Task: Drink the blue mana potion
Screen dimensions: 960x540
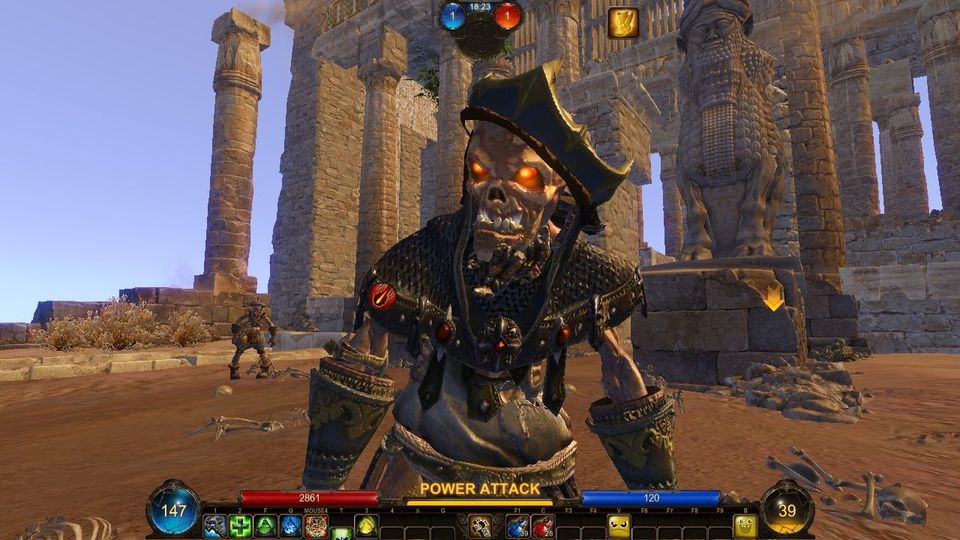Action: click(517, 526)
